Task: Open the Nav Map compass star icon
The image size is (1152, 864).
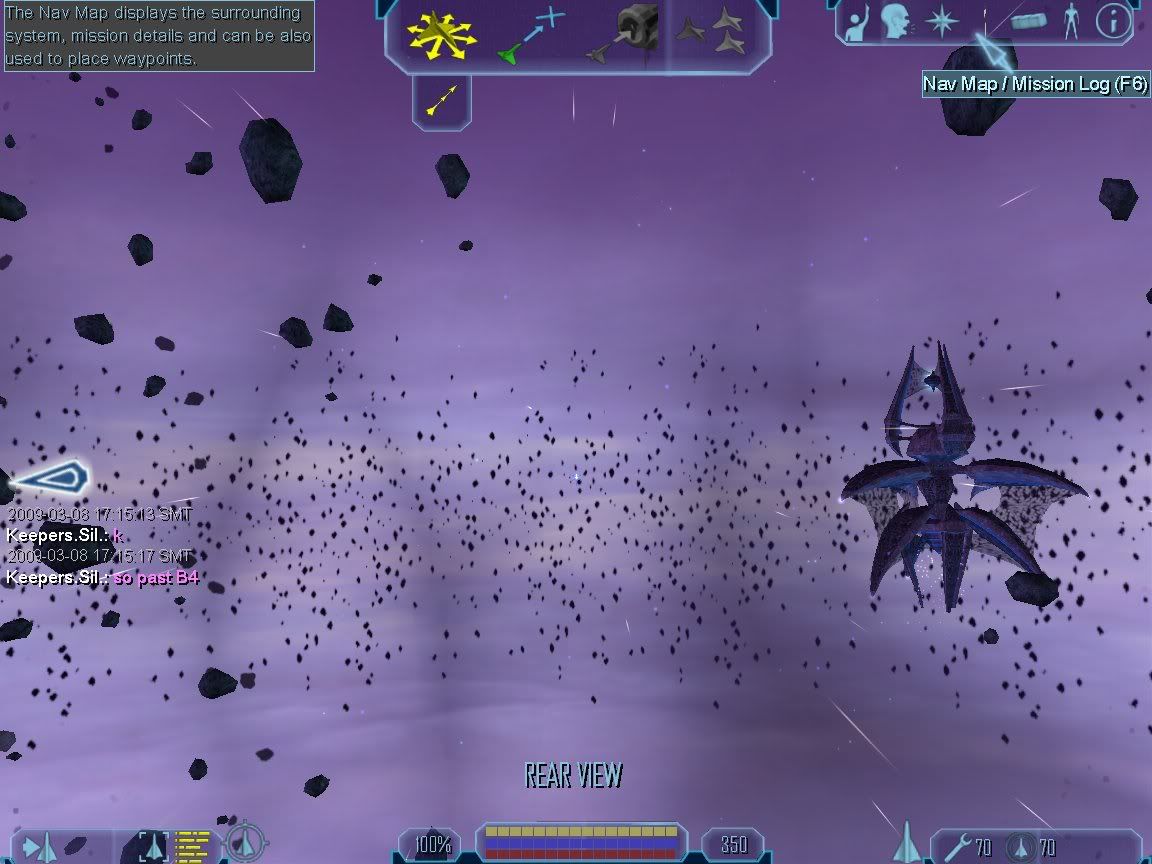Action: pos(941,22)
